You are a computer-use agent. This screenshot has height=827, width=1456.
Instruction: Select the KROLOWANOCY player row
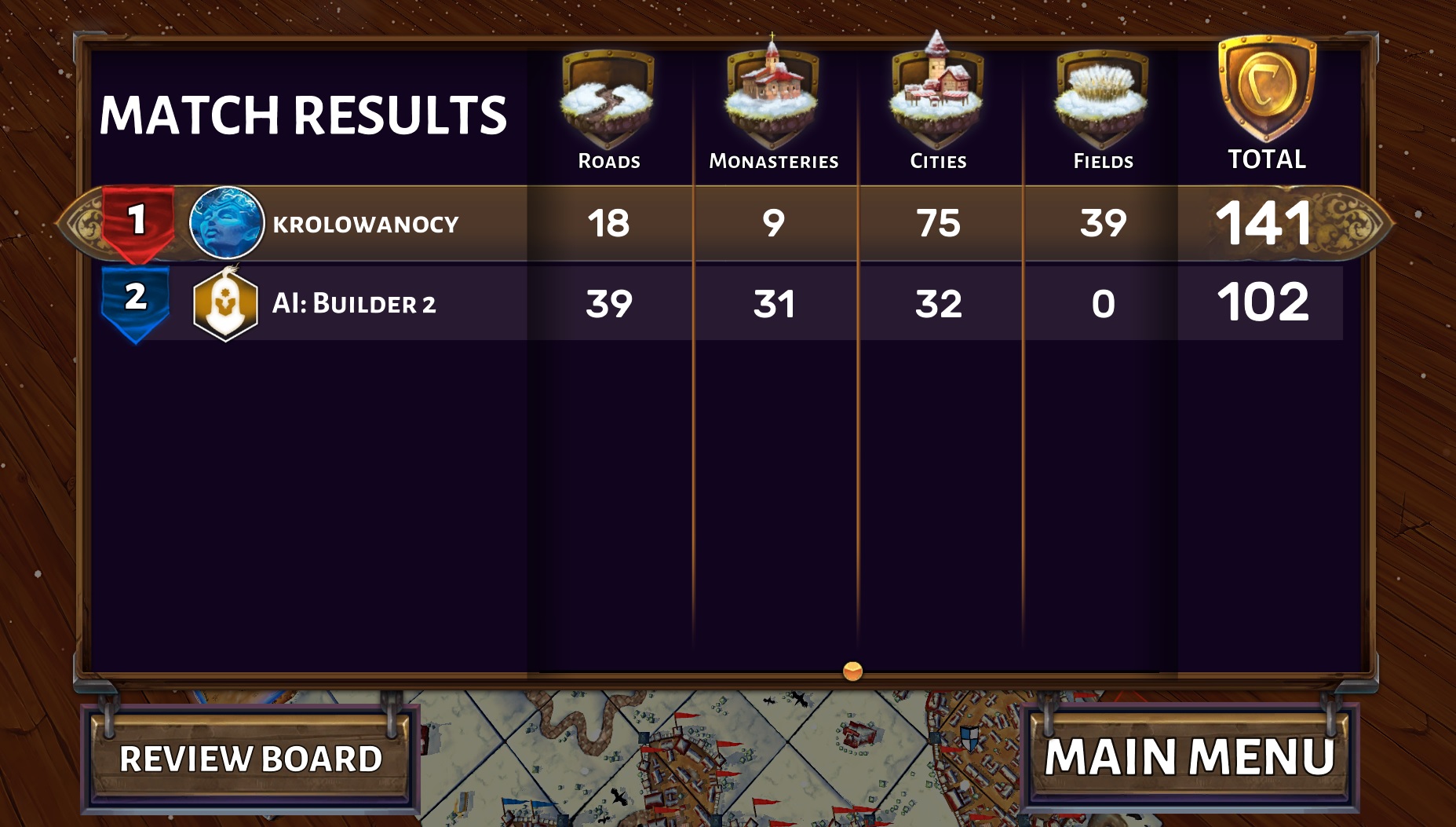(x=365, y=224)
